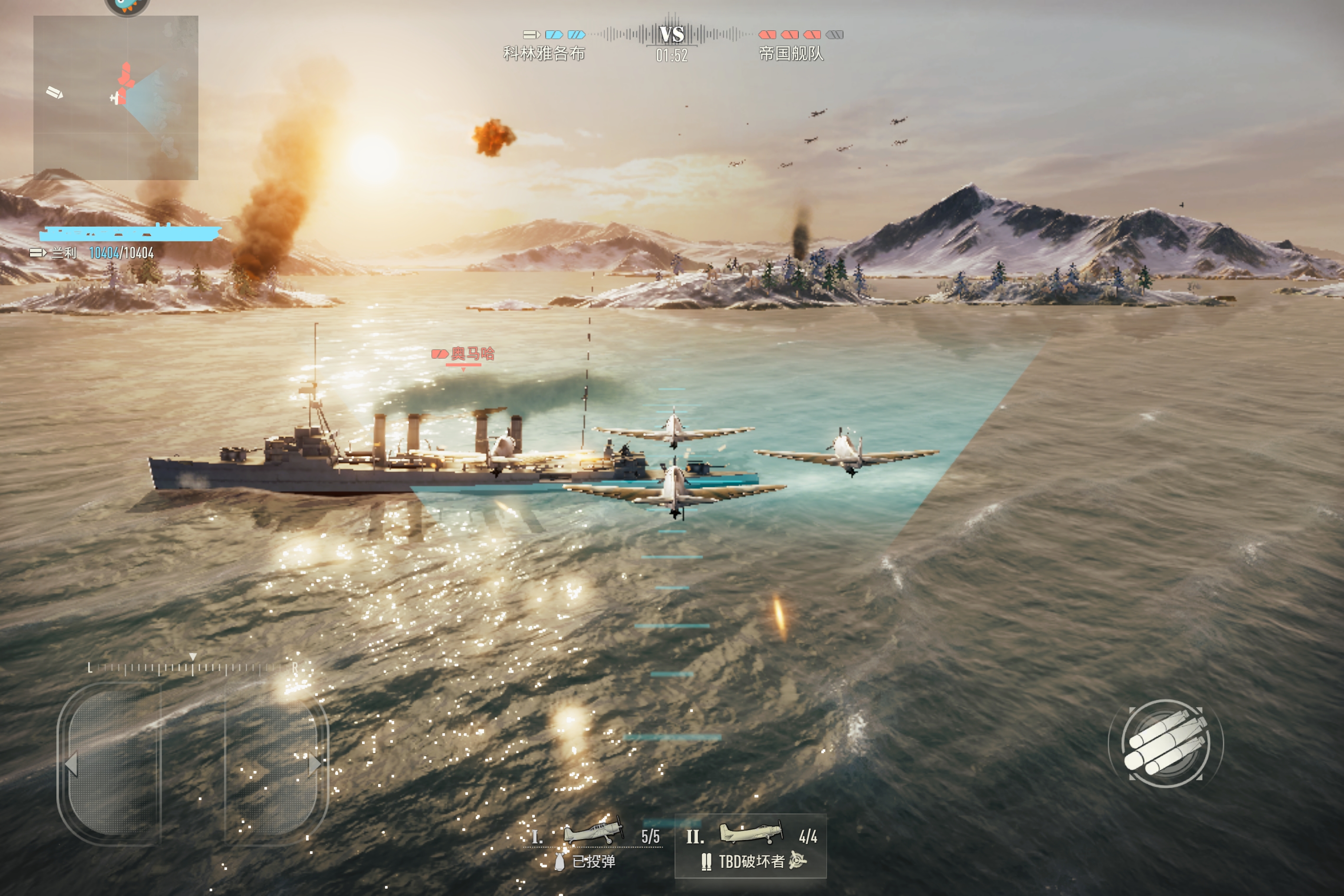
Task: Tap the minimap in the corner
Action: point(115,98)
